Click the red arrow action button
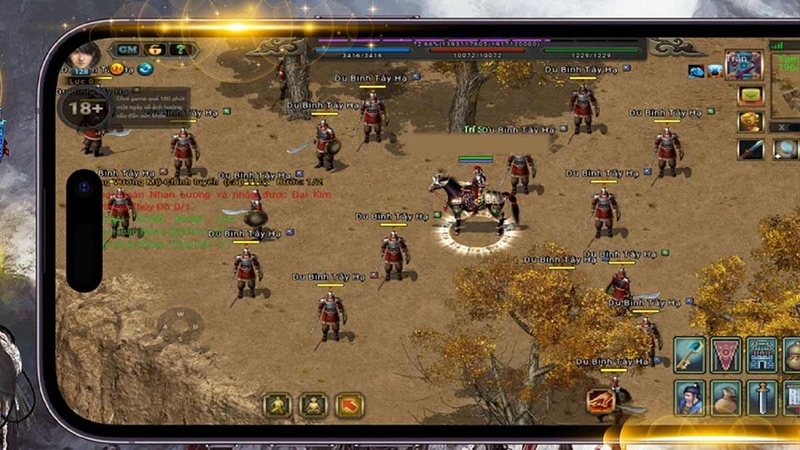Viewport: 800px width, 450px height. pyautogui.click(x=349, y=405)
